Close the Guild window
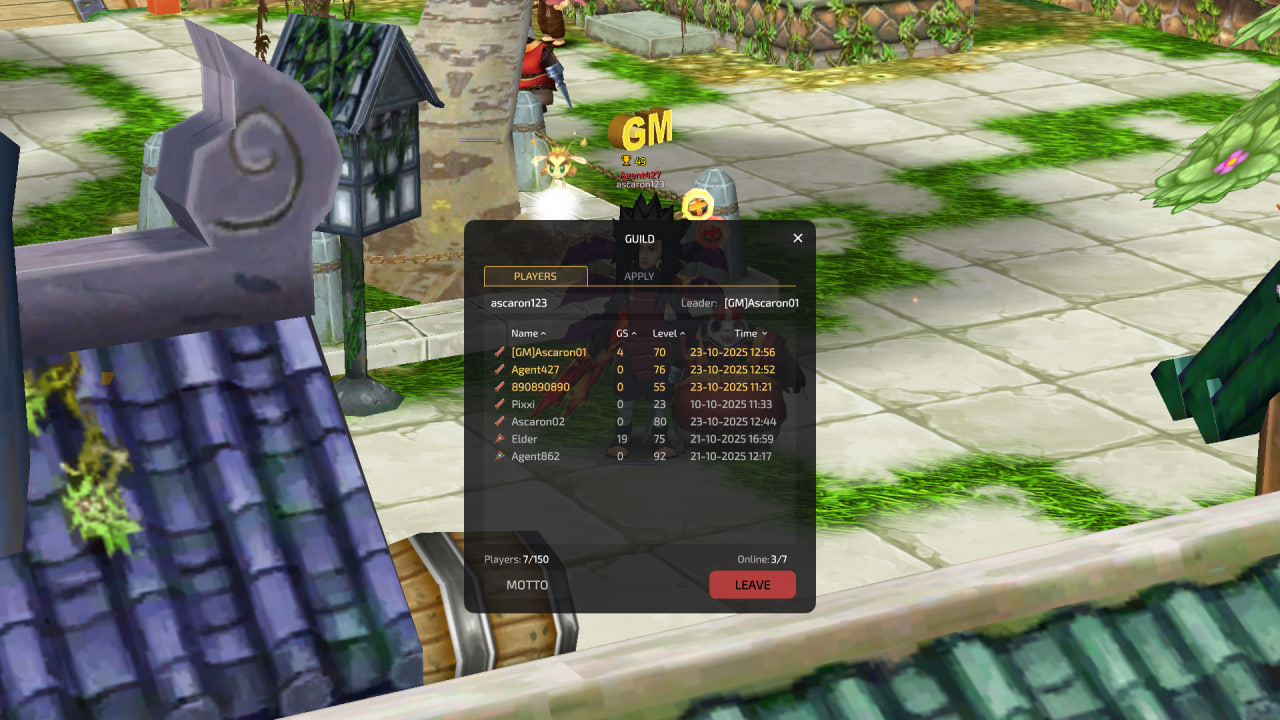1280x720 pixels. (x=798, y=238)
